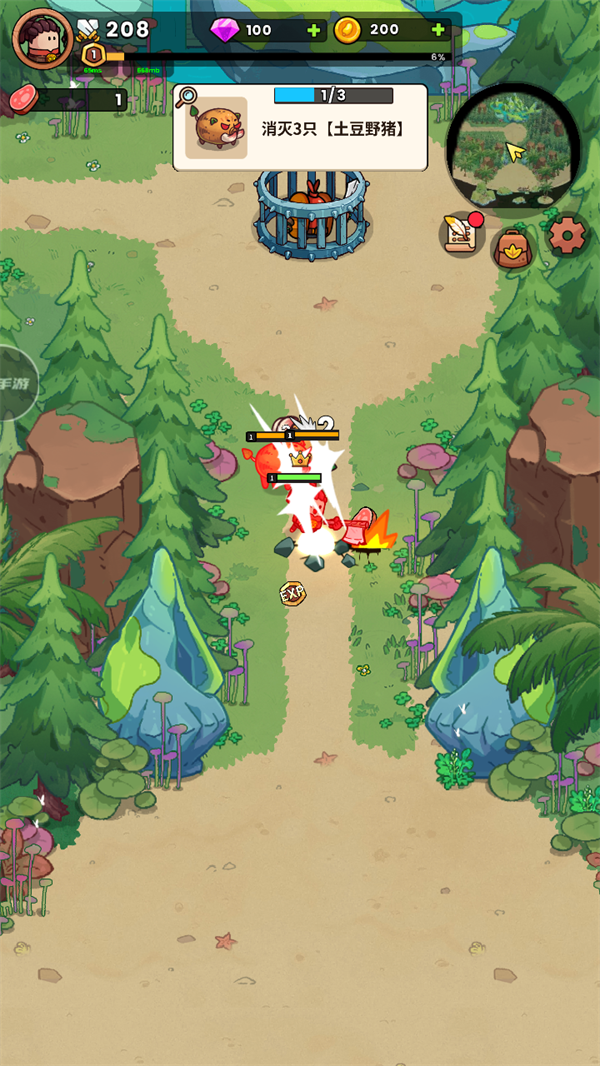Add more purple gems with plus button
The height and width of the screenshot is (1066, 600).
tap(314, 30)
